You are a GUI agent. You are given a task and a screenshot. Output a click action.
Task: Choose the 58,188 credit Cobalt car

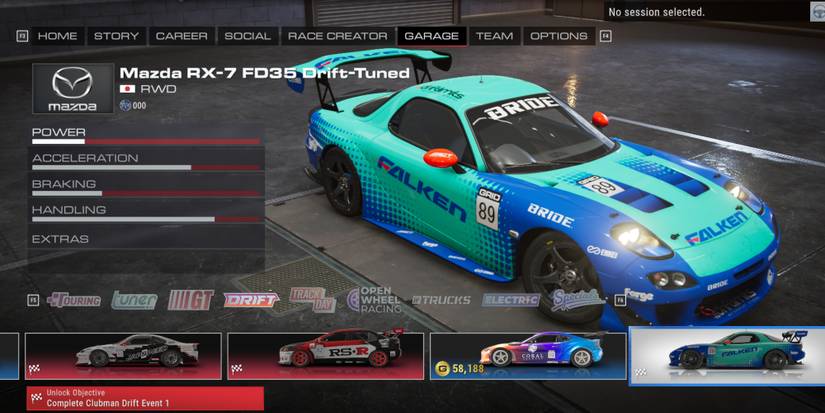(528, 356)
